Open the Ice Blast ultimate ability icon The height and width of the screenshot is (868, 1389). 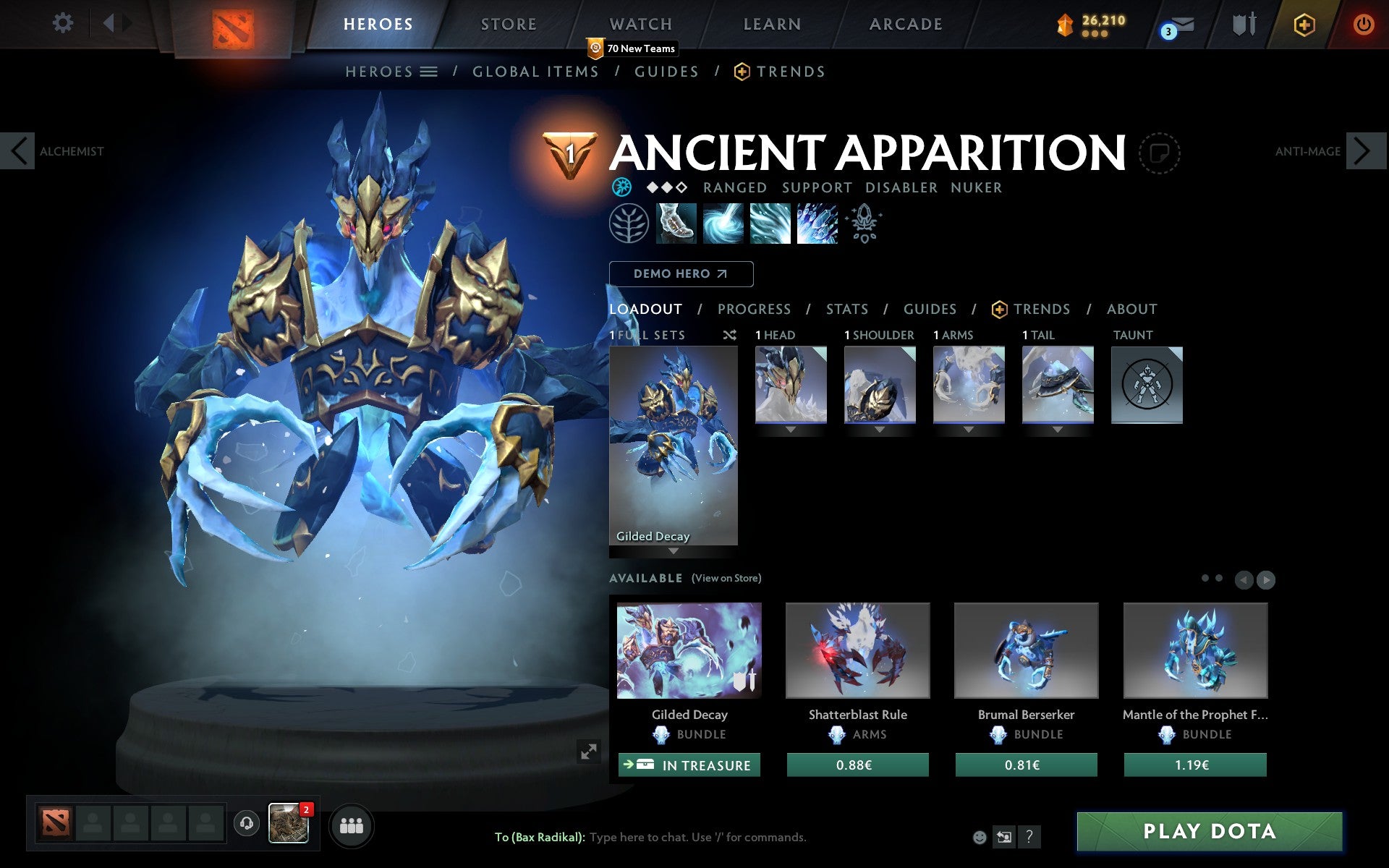pos(817,224)
